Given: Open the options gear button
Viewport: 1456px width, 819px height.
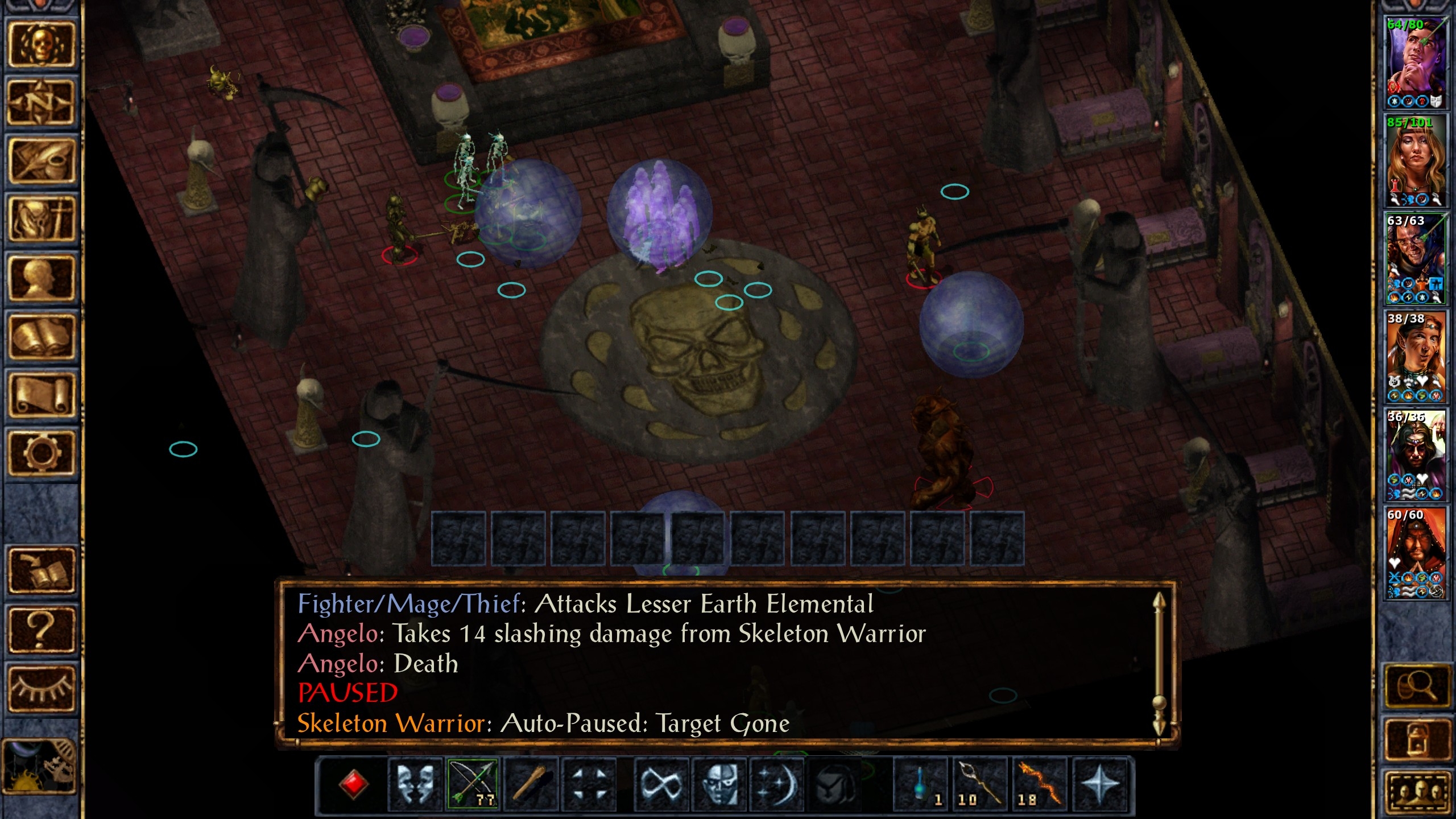Looking at the screenshot, I should click(x=41, y=453).
